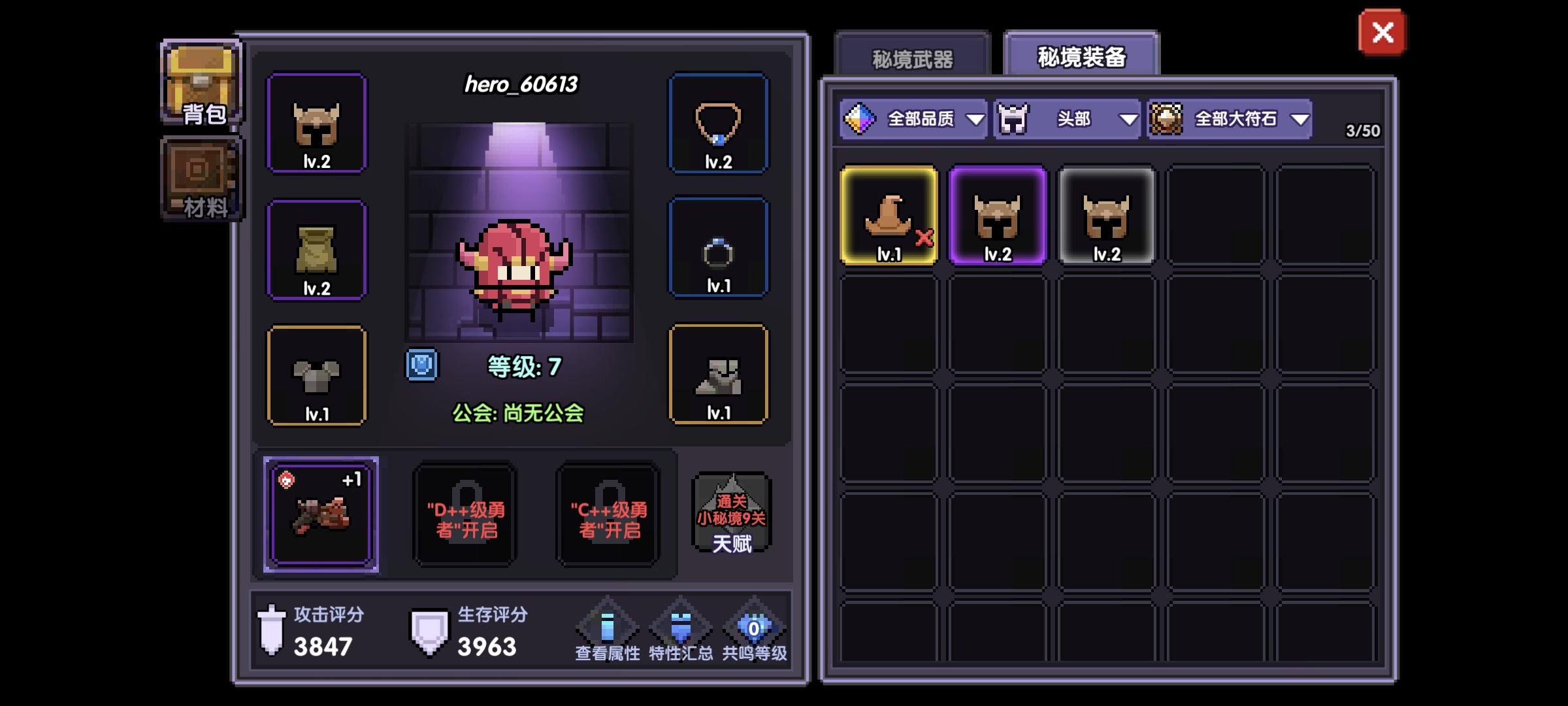The height and width of the screenshot is (706, 1568).
Task: Select the white lv.2 helmet in inventory
Action: point(1105,216)
